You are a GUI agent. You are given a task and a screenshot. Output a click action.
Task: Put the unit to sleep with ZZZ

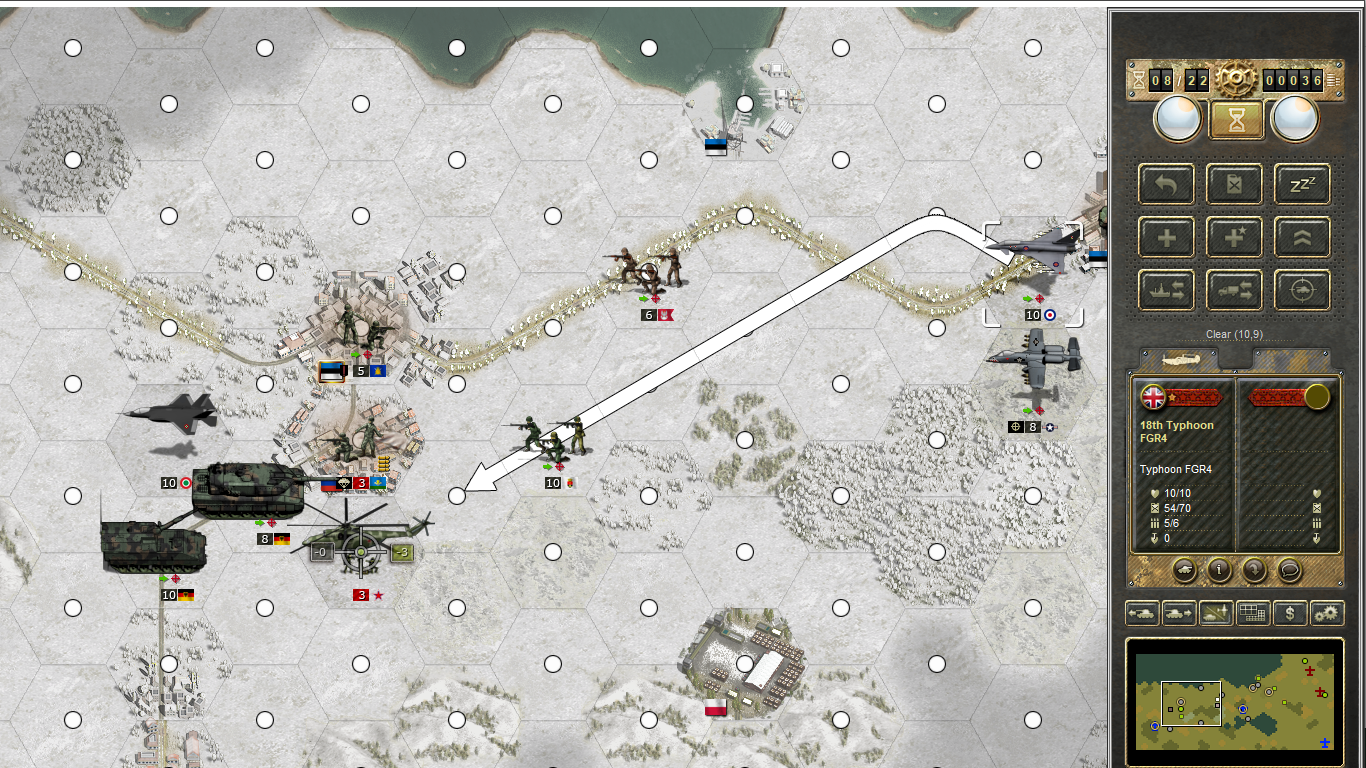point(1301,184)
